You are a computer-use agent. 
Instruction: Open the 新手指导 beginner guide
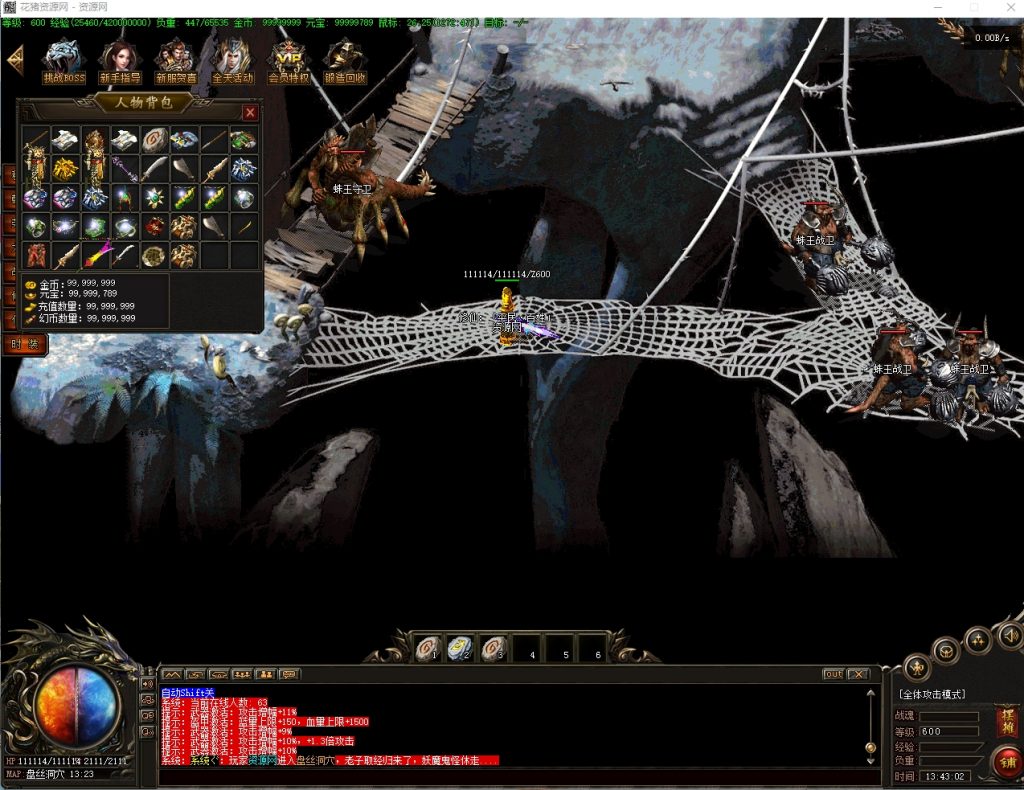click(x=120, y=60)
